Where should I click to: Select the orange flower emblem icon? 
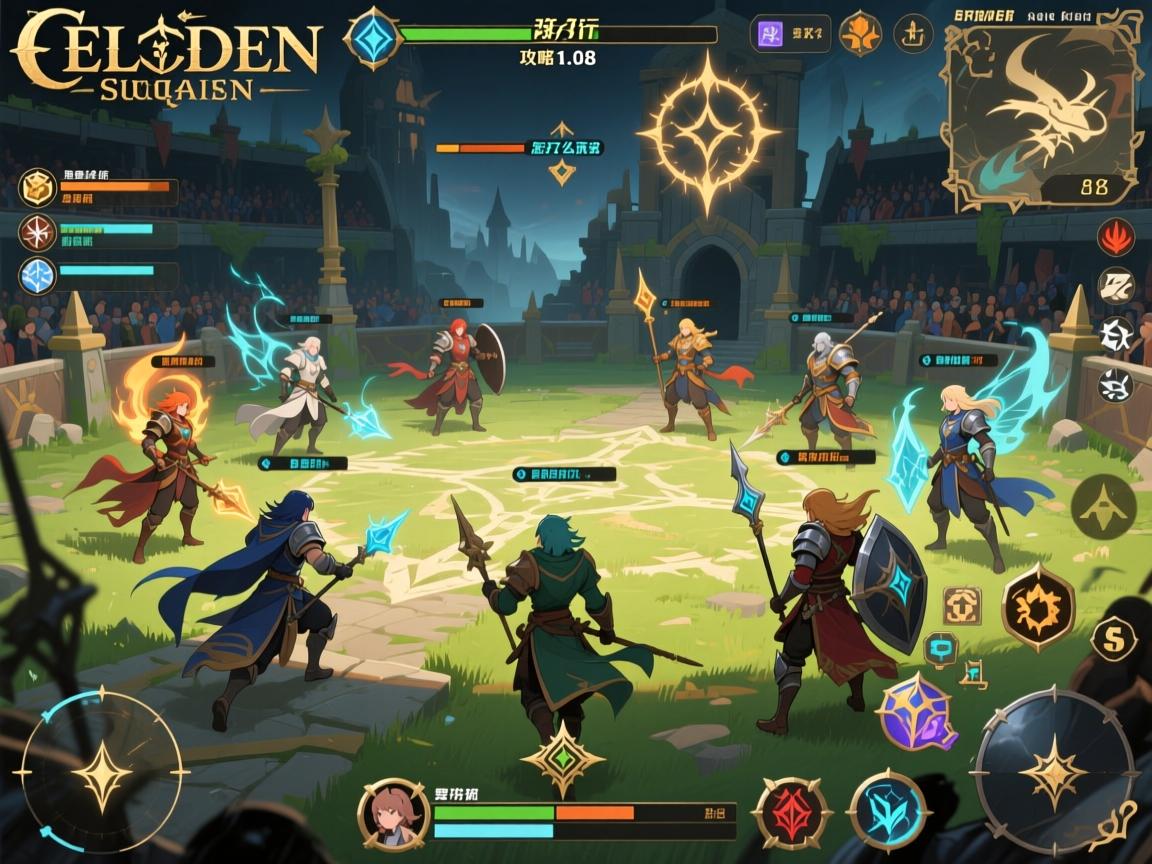[x=859, y=33]
